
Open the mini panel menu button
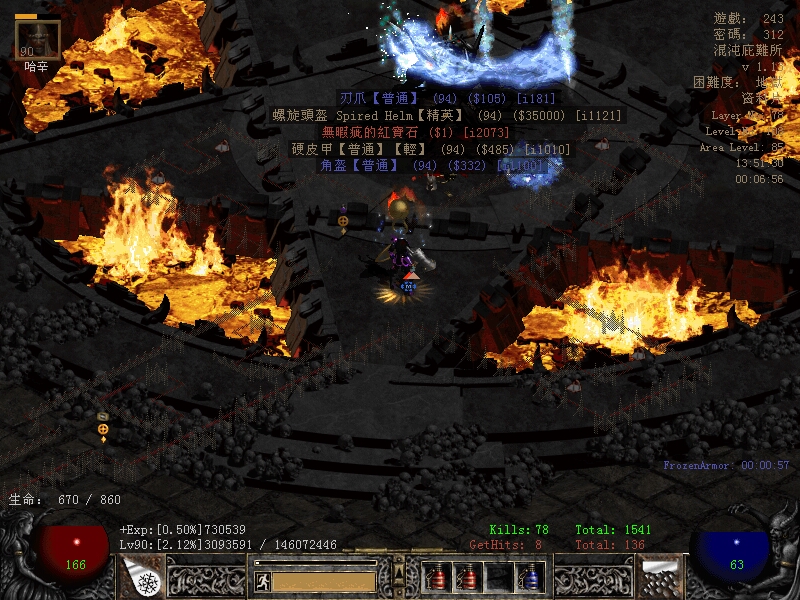(399, 574)
